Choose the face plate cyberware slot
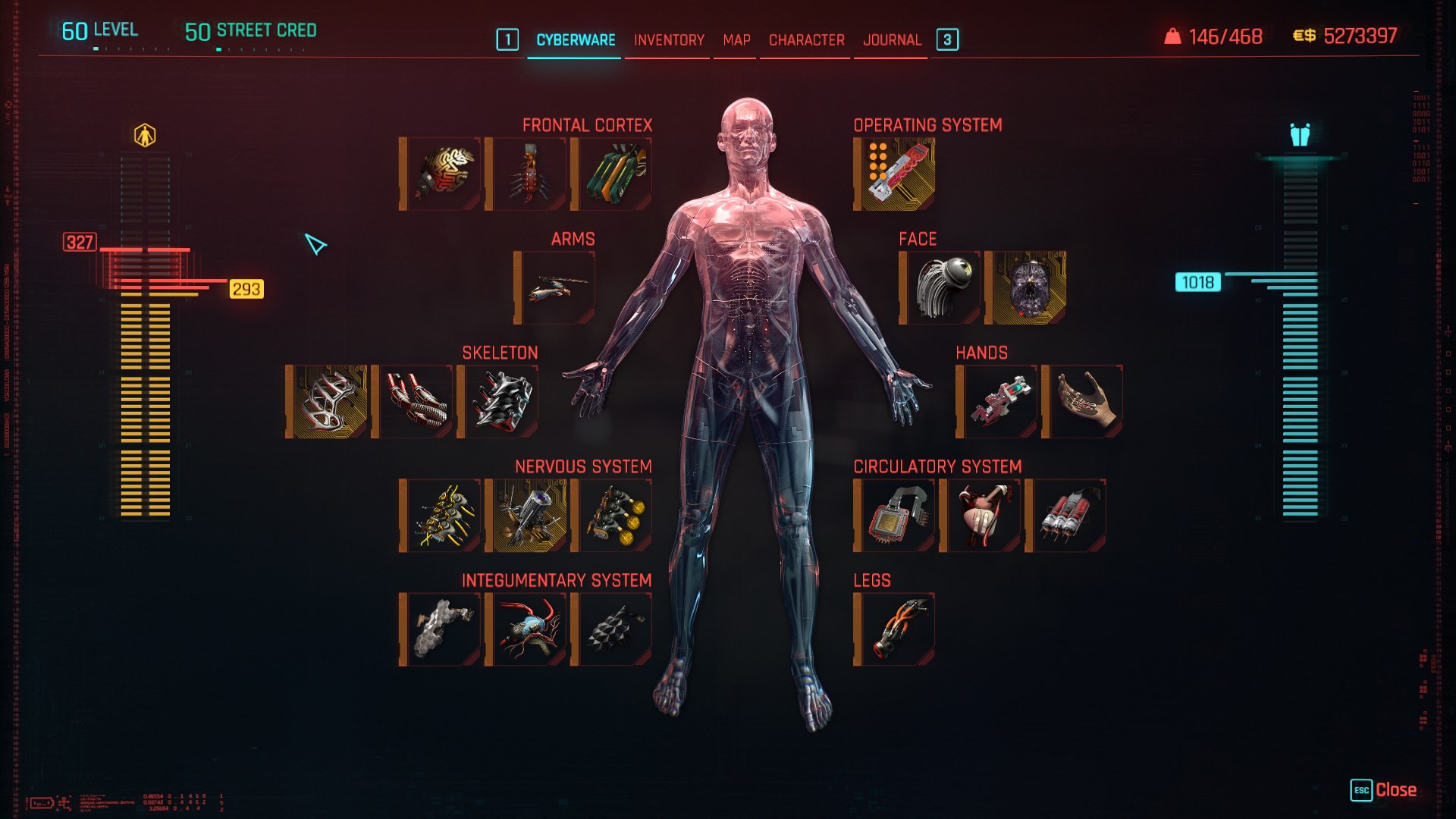The width and height of the screenshot is (1456, 819). click(1028, 288)
